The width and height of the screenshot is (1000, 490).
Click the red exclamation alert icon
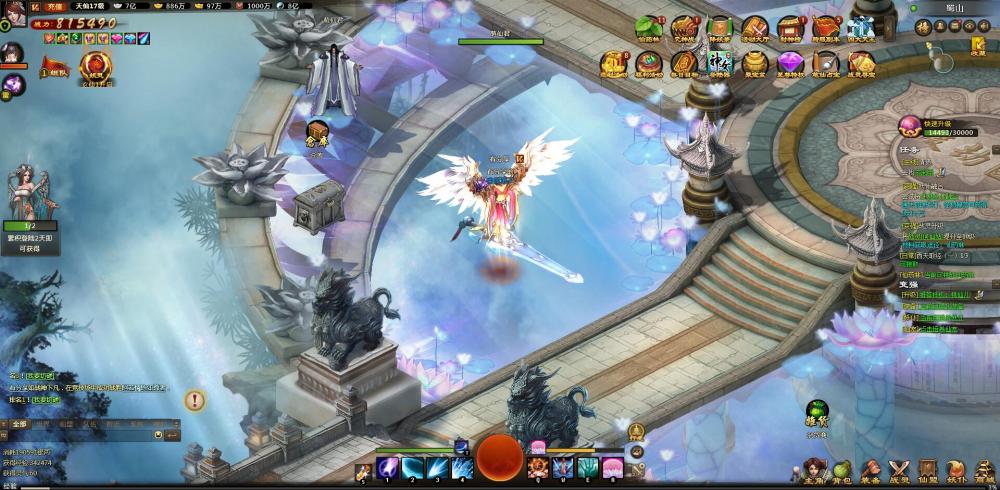click(194, 401)
